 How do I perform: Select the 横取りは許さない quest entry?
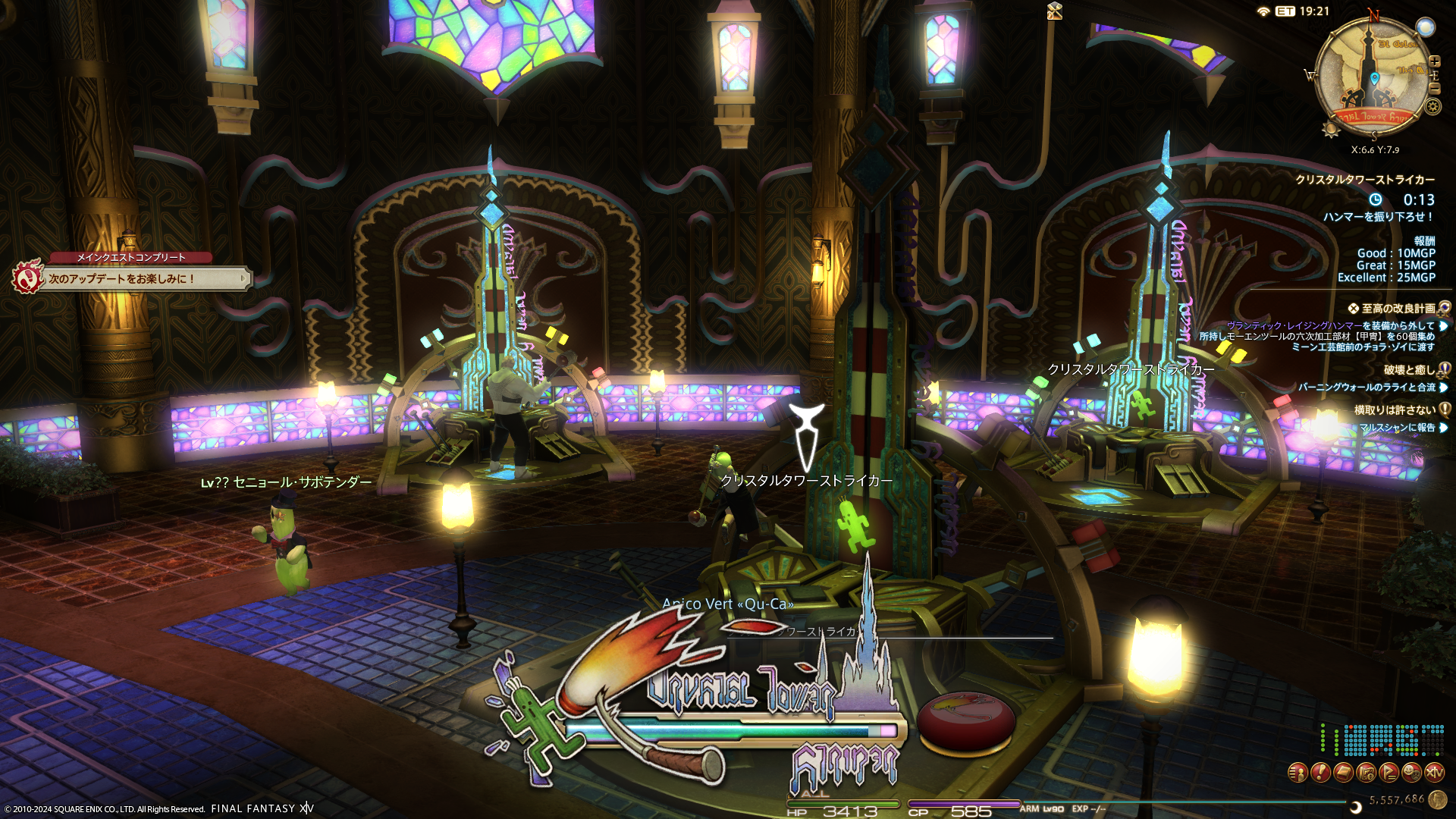pos(1394,410)
